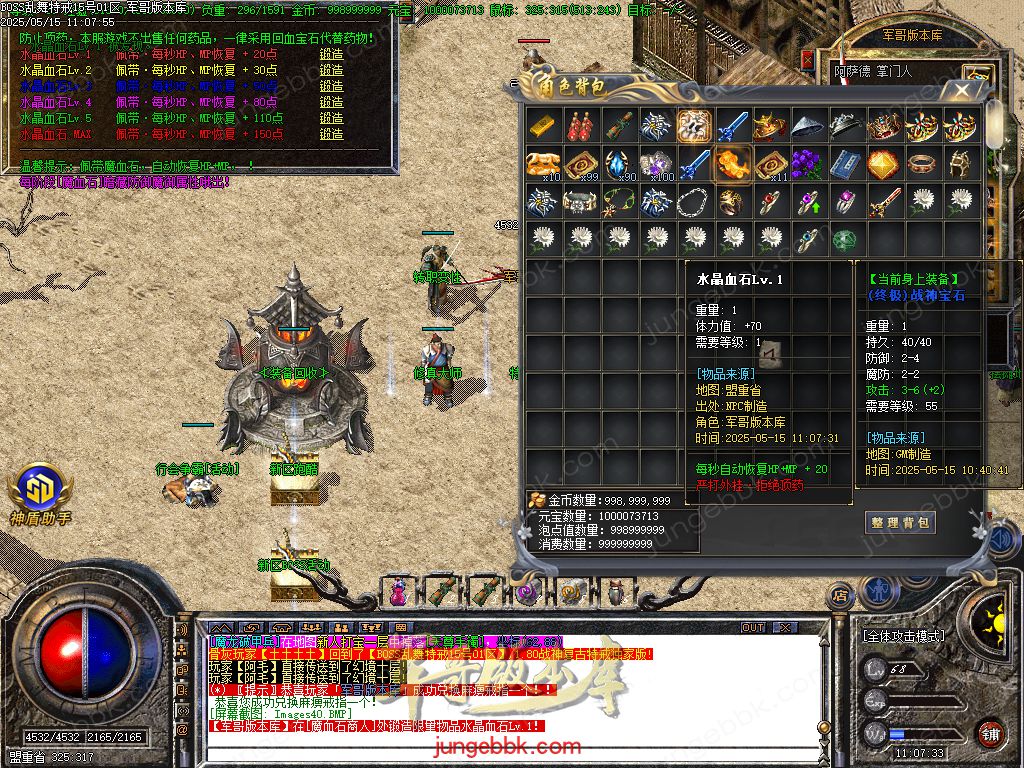Viewport: 1024px width, 768px height.
Task: Click the round 铺 stall button
Action: [990, 733]
